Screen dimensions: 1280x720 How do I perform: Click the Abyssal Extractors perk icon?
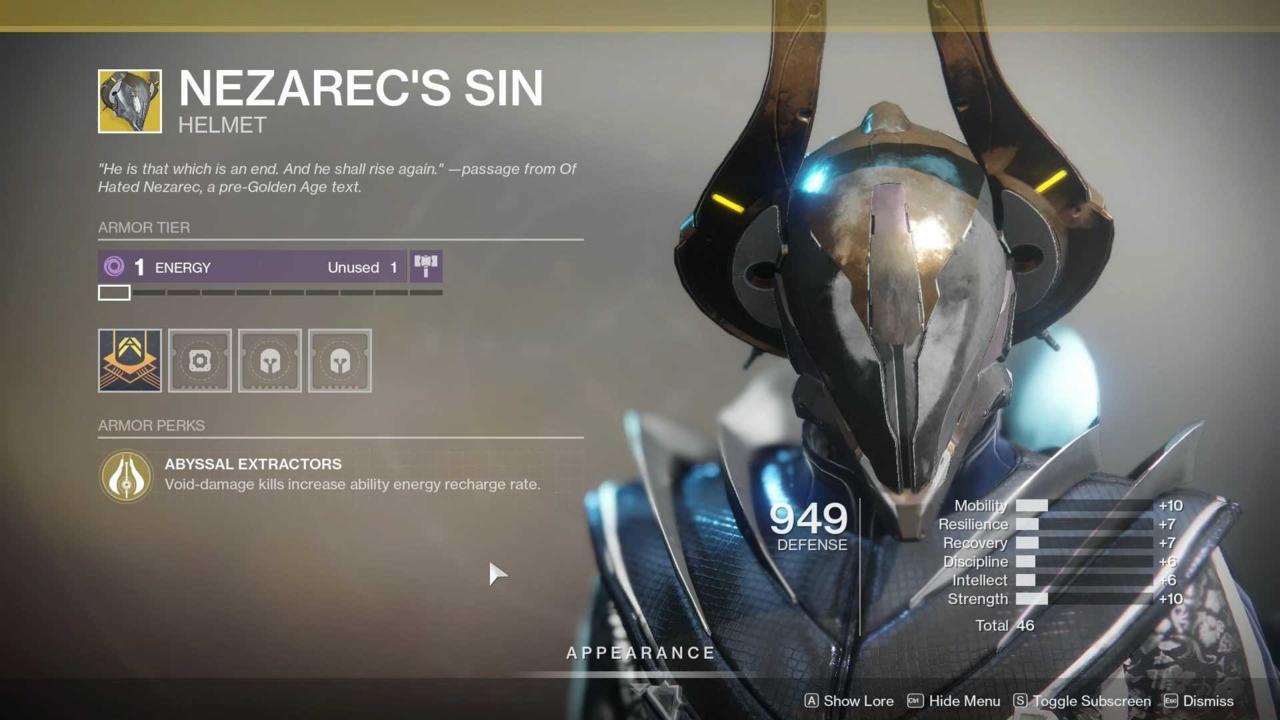click(125, 476)
